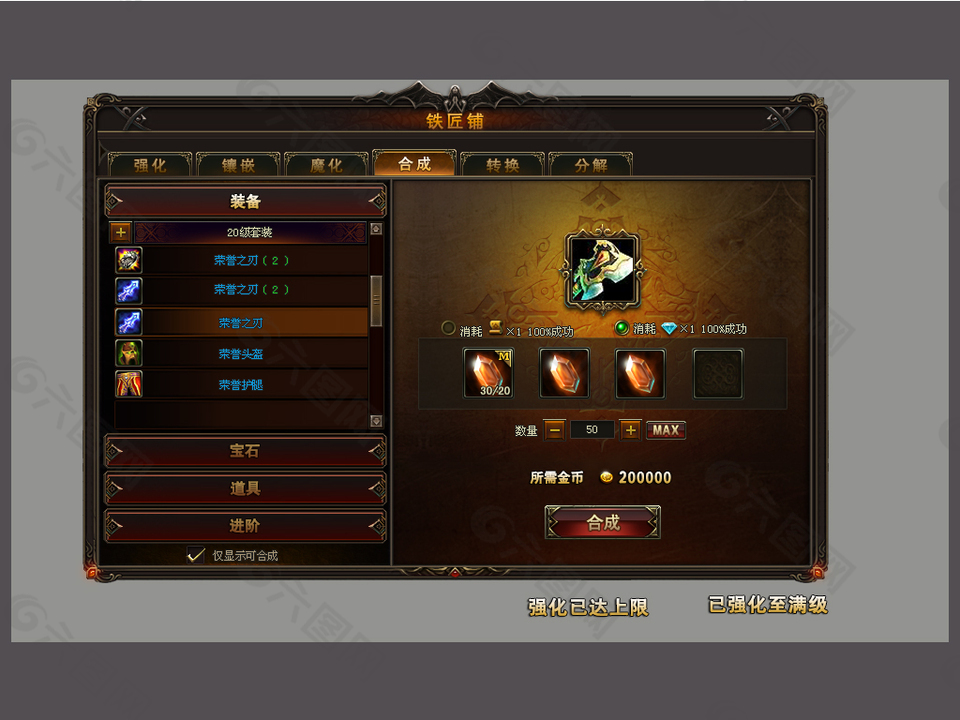Switch to the 强化 tab
Viewport: 960px width, 720px height.
pyautogui.click(x=150, y=165)
